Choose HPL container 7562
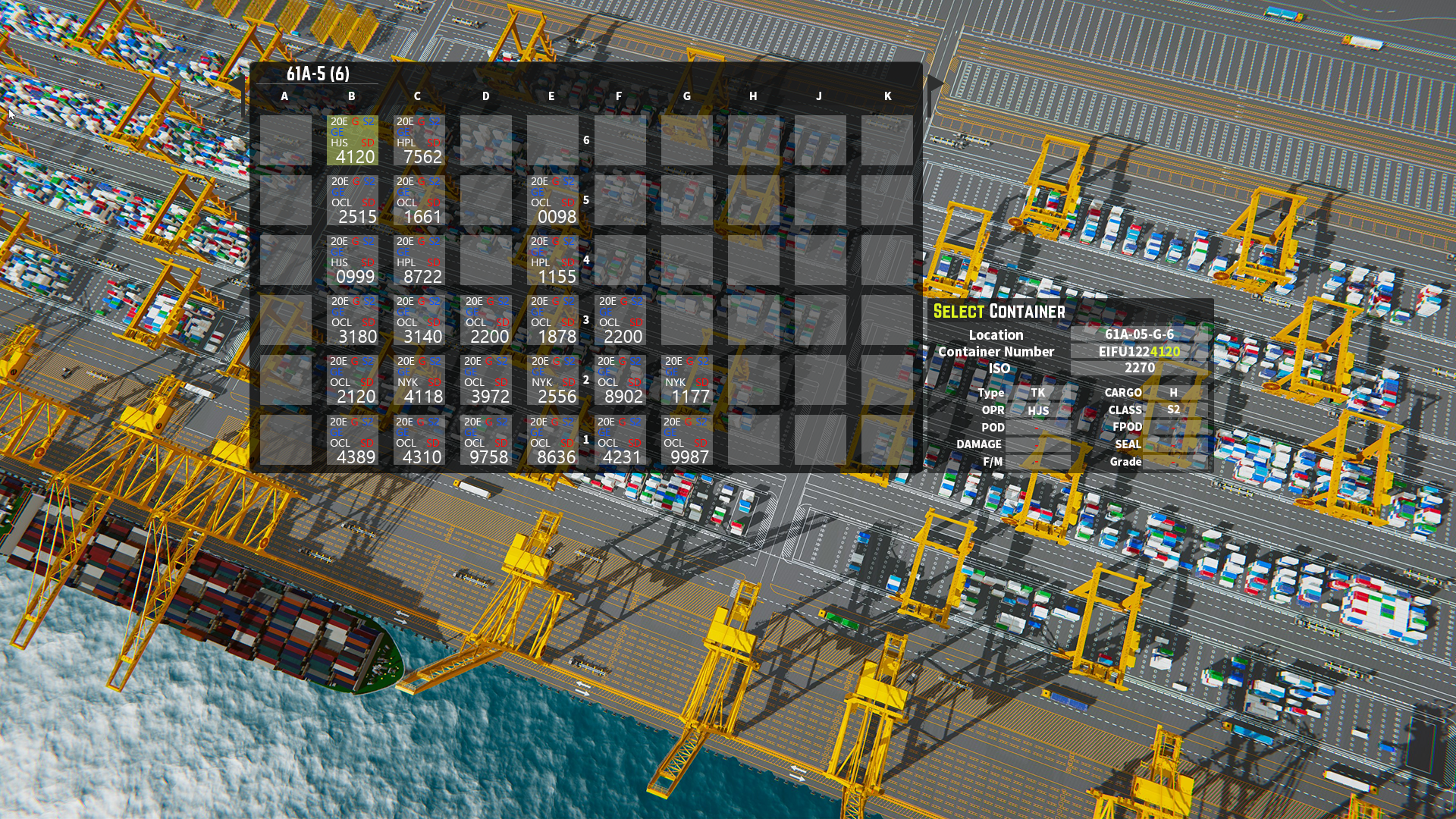Screen dimensions: 1456x819 tap(419, 140)
